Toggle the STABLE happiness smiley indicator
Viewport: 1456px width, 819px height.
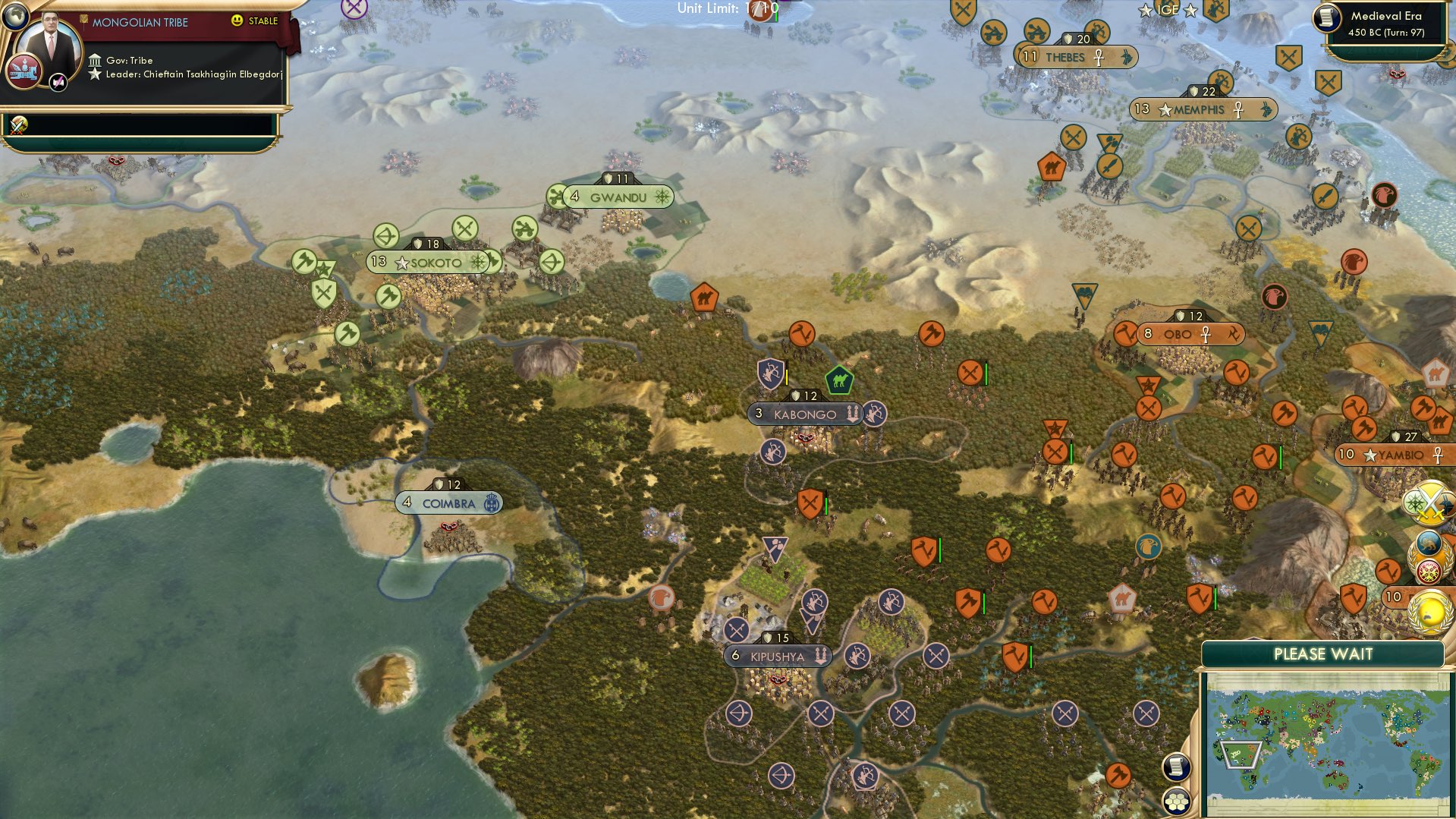[238, 22]
